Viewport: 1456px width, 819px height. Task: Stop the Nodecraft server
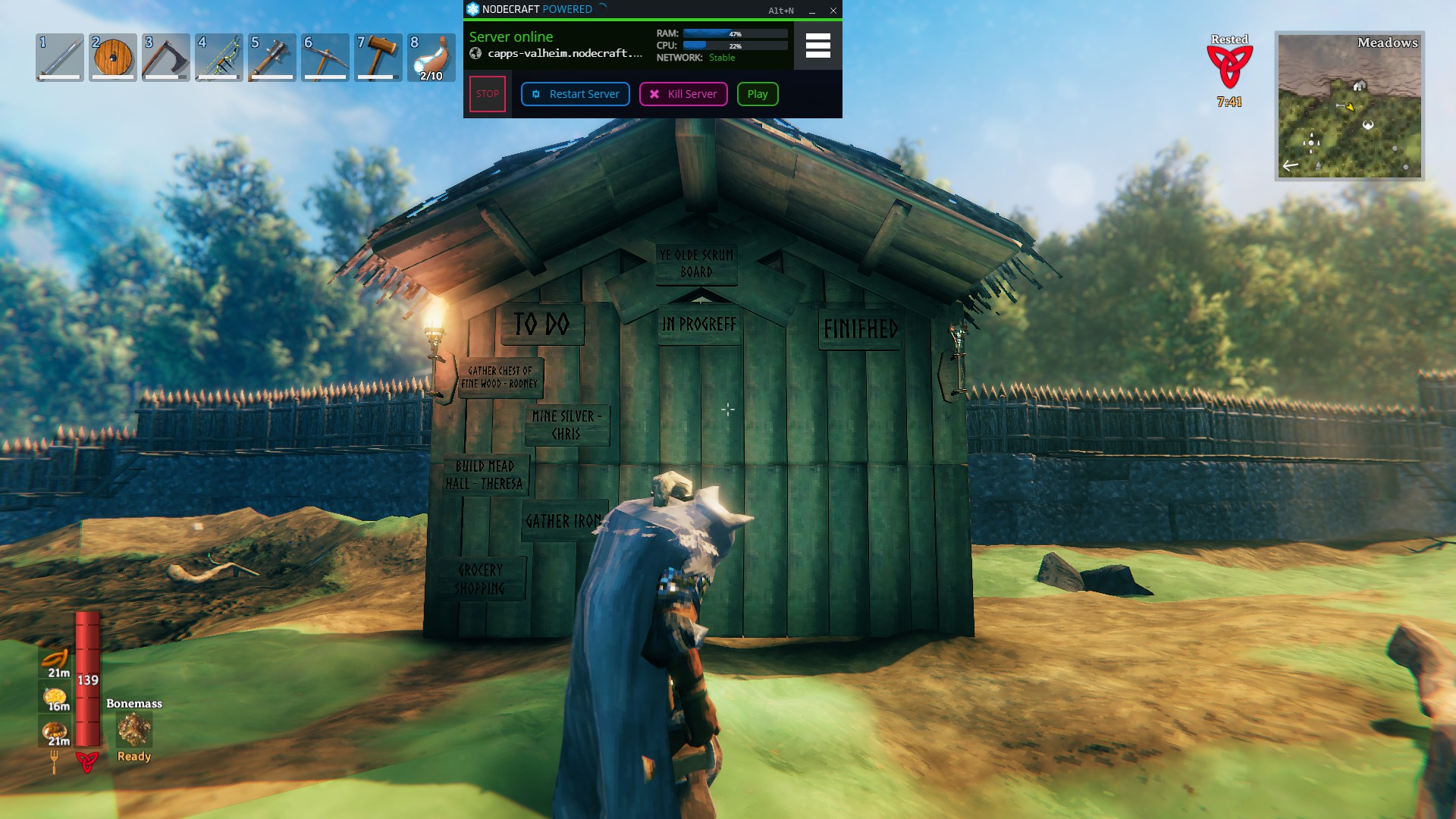487,94
